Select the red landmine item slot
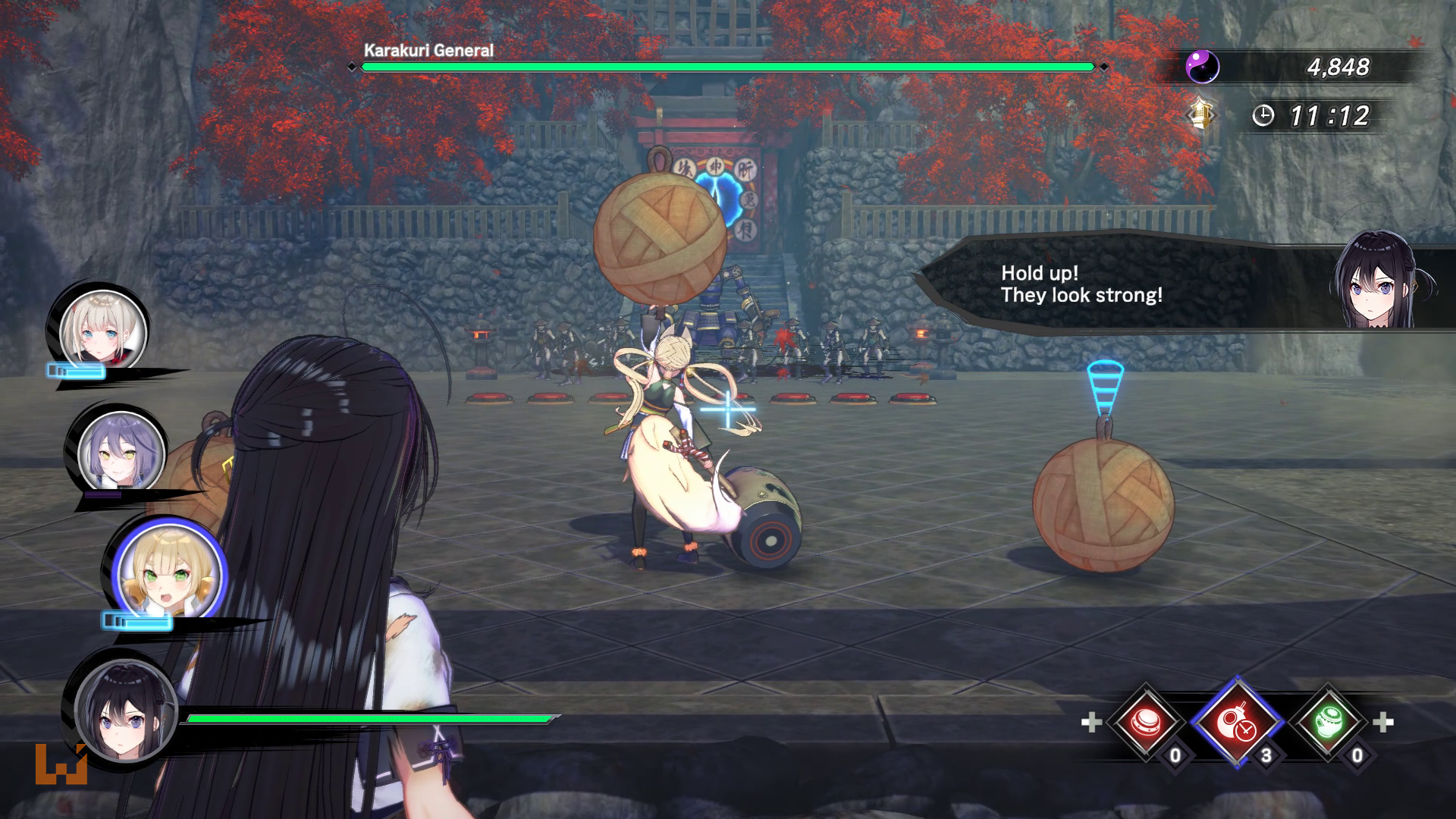The width and height of the screenshot is (1456, 819). point(1145,722)
